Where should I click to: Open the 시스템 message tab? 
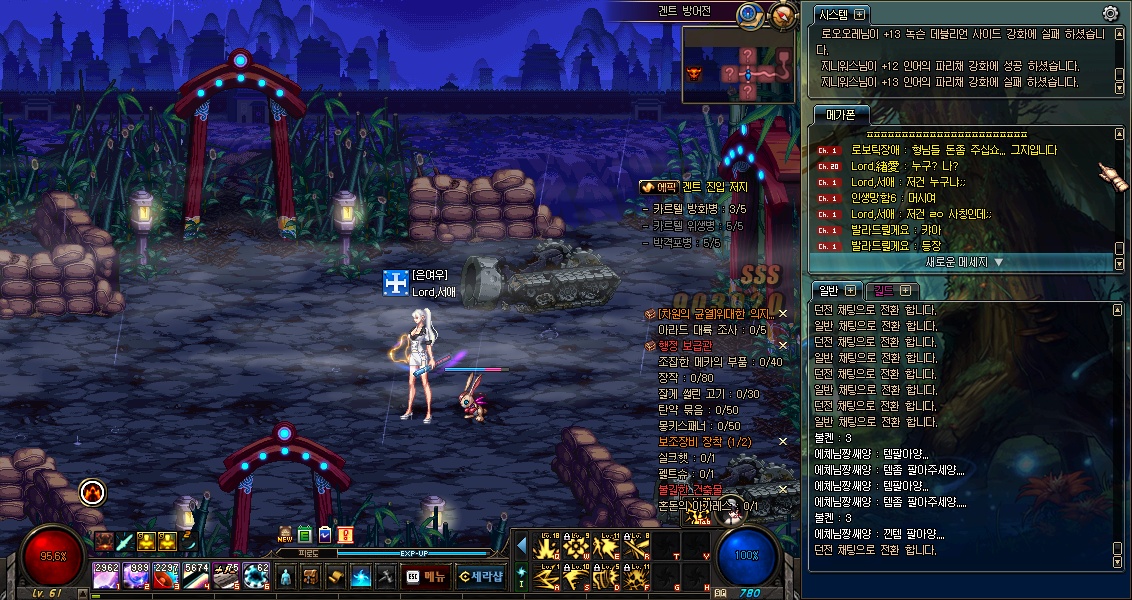pos(842,14)
